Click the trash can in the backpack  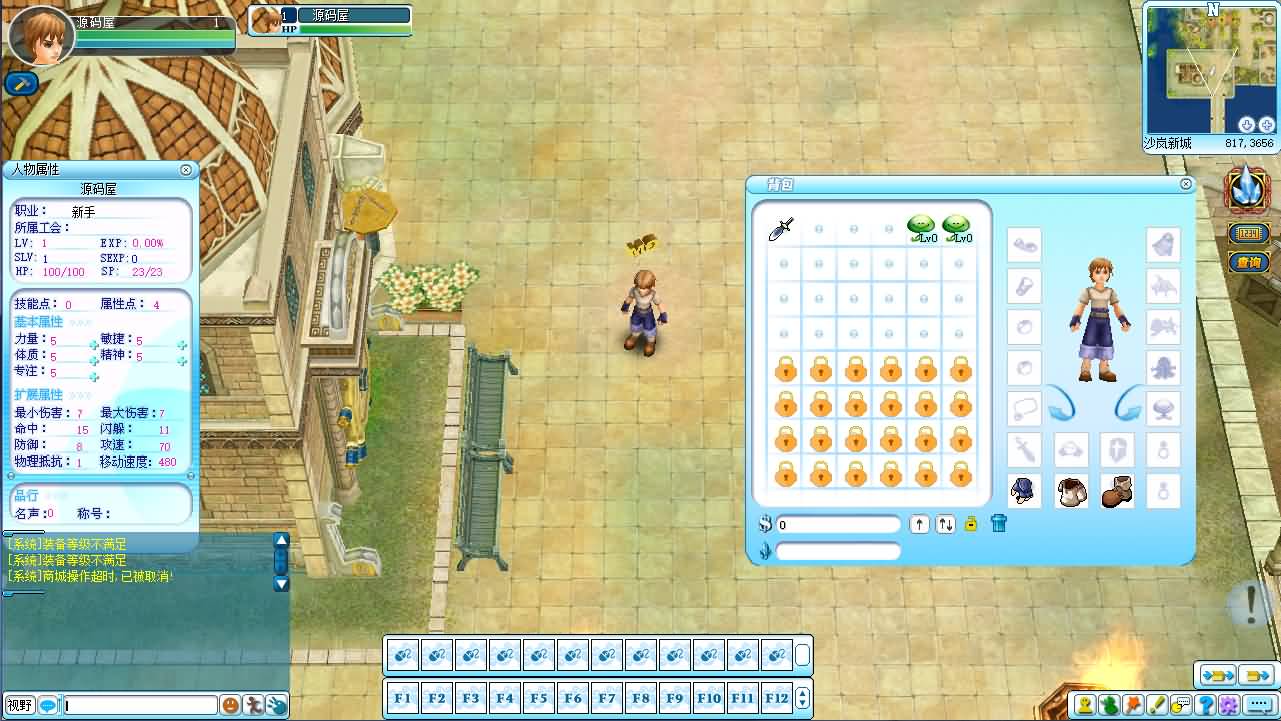(999, 524)
